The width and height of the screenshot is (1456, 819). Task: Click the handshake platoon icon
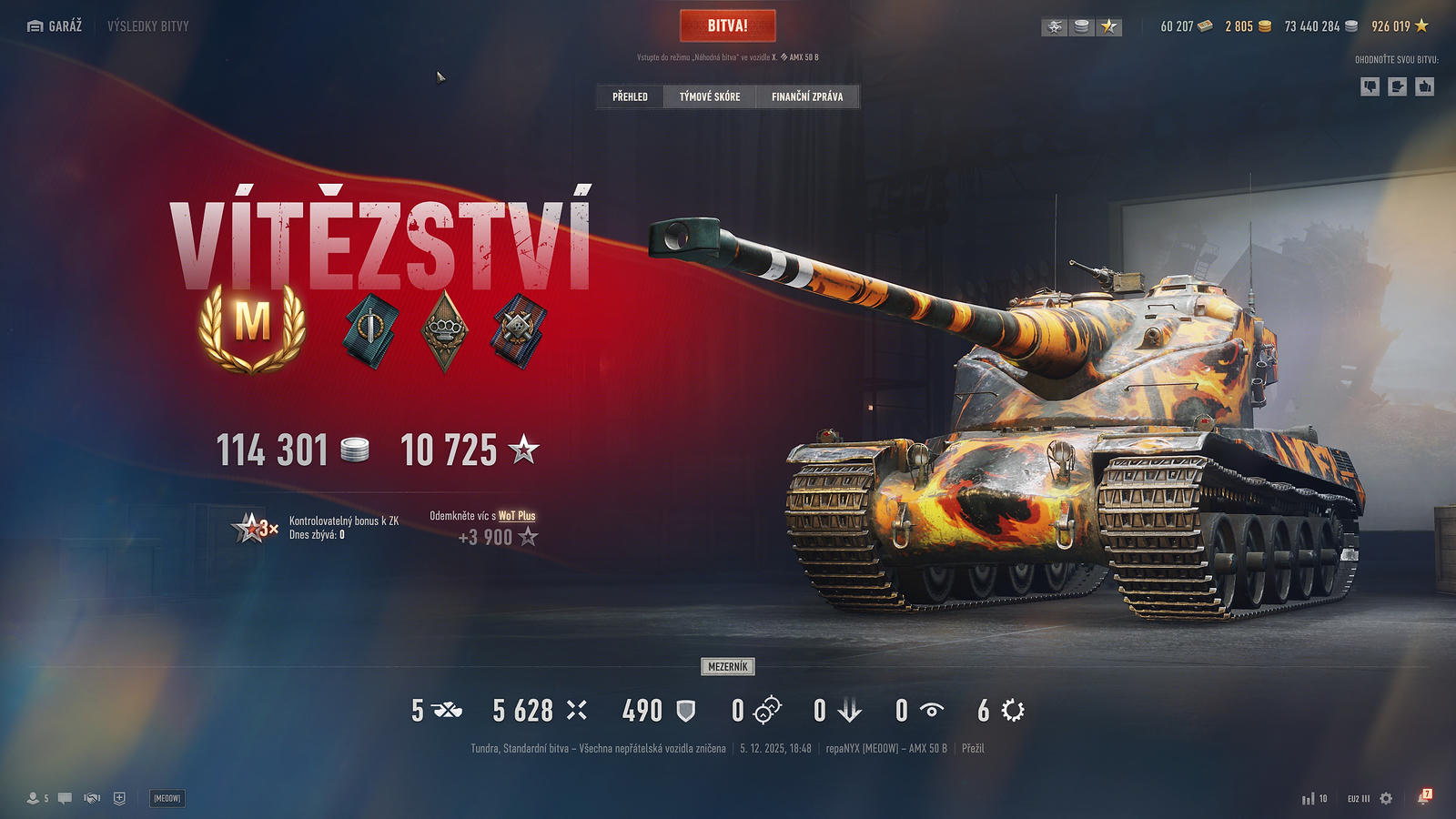(92, 798)
